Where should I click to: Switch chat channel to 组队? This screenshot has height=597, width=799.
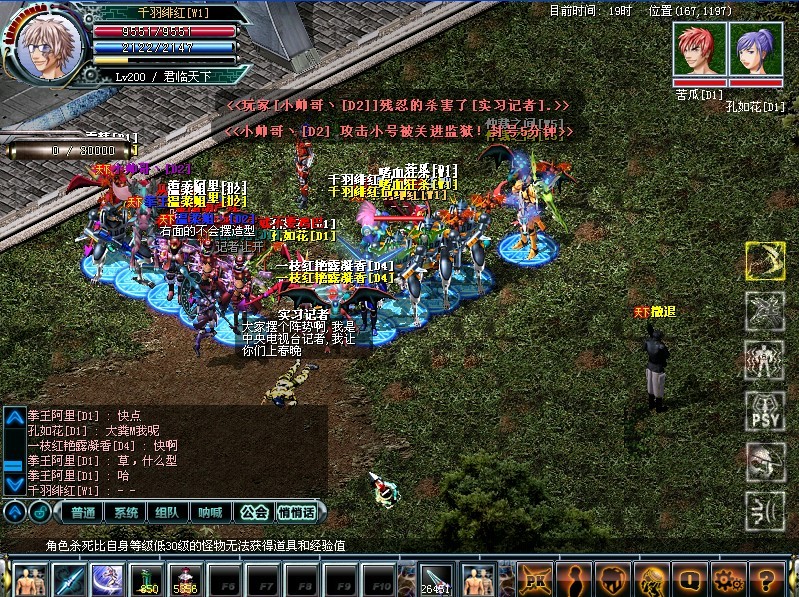click(168, 512)
